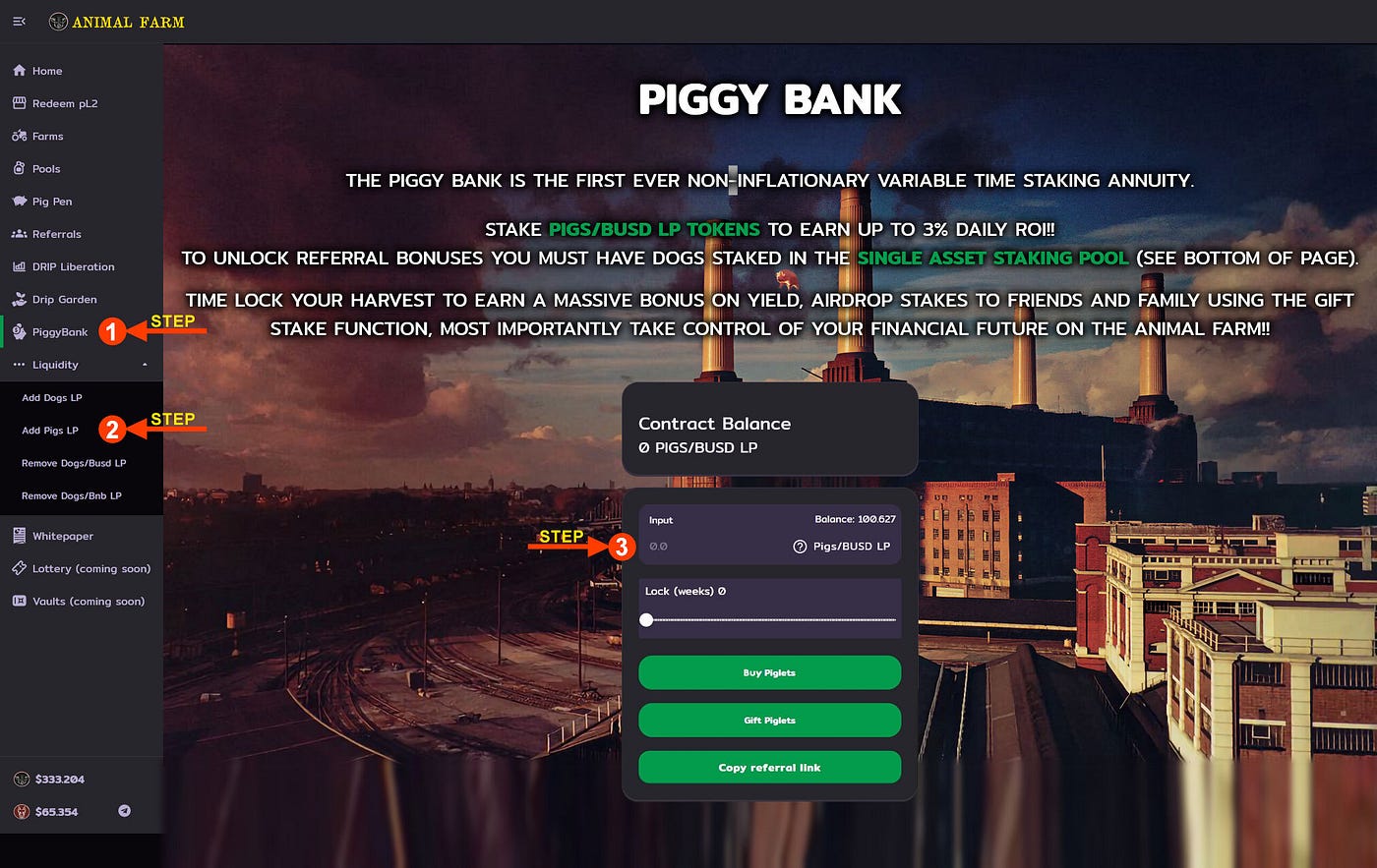Screen dimensions: 1377x868
Task: Open Remove Dogs/Bnb LP from the menu
Action: pos(72,495)
